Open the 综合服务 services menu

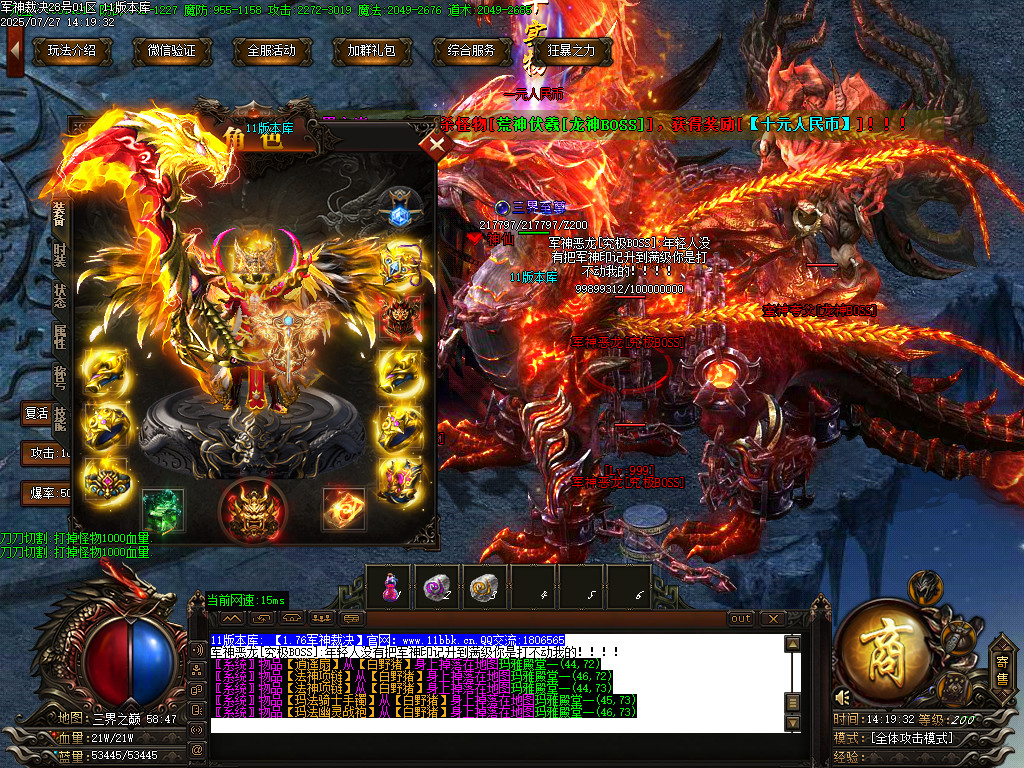471,50
